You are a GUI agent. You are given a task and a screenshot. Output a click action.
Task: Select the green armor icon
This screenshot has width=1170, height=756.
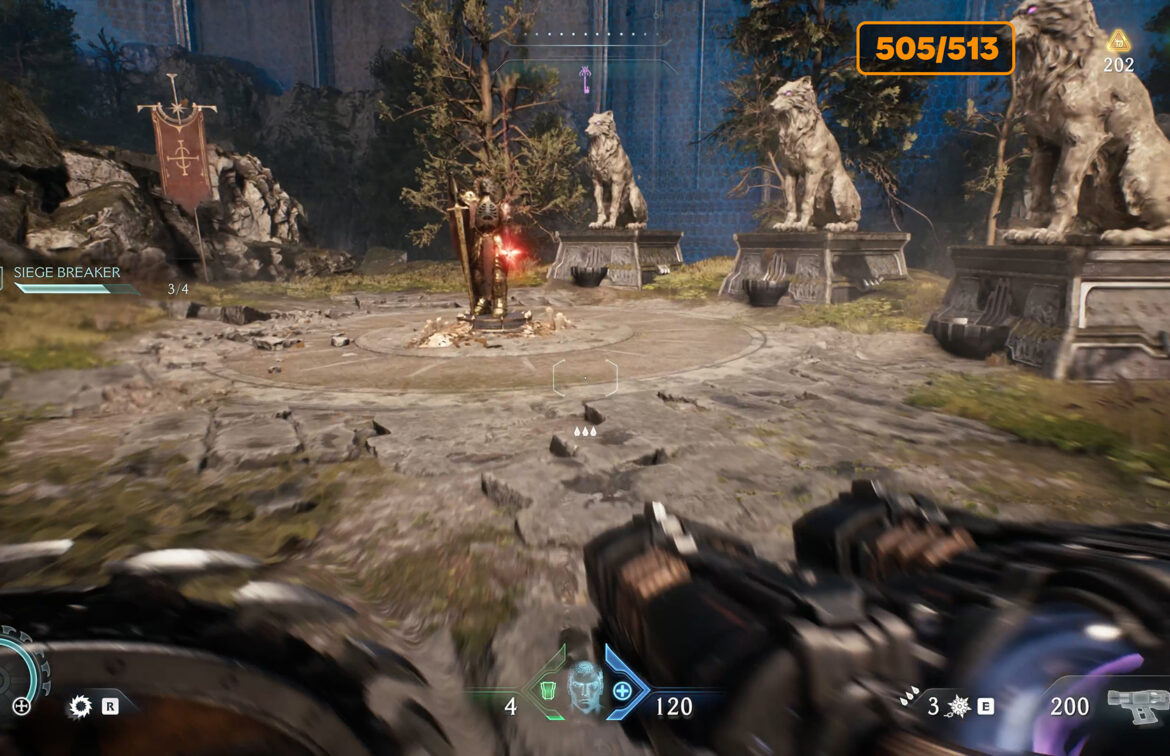[547, 689]
